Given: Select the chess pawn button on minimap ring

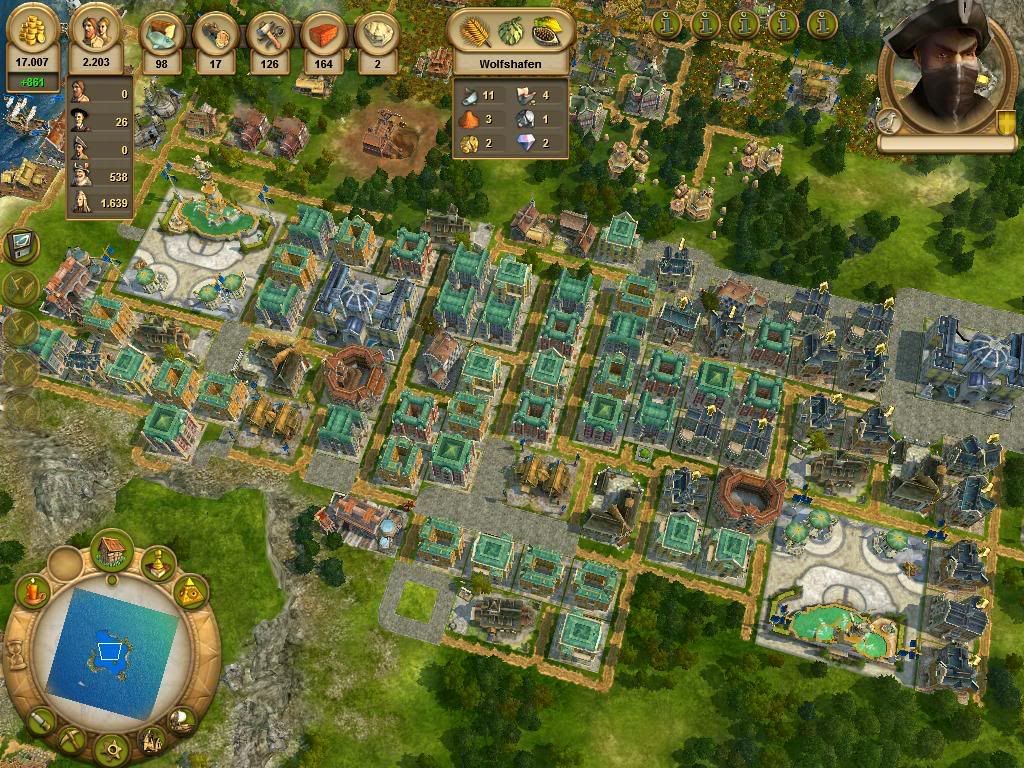Looking at the screenshot, I should 159,564.
